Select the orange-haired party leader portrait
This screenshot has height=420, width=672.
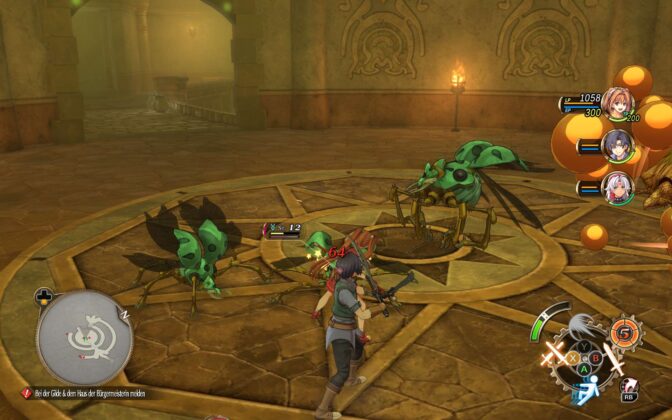pyautogui.click(x=615, y=105)
